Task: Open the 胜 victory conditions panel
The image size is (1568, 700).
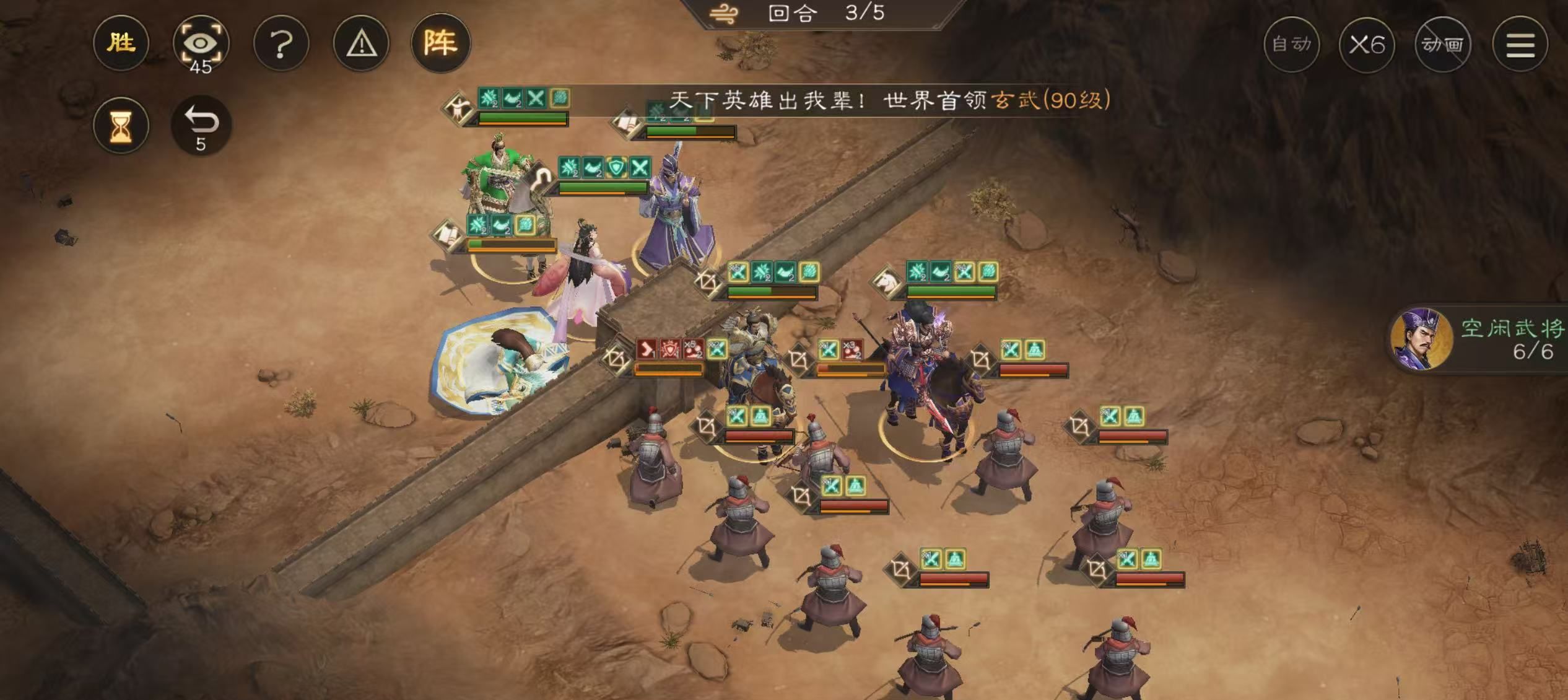Action: point(121,43)
